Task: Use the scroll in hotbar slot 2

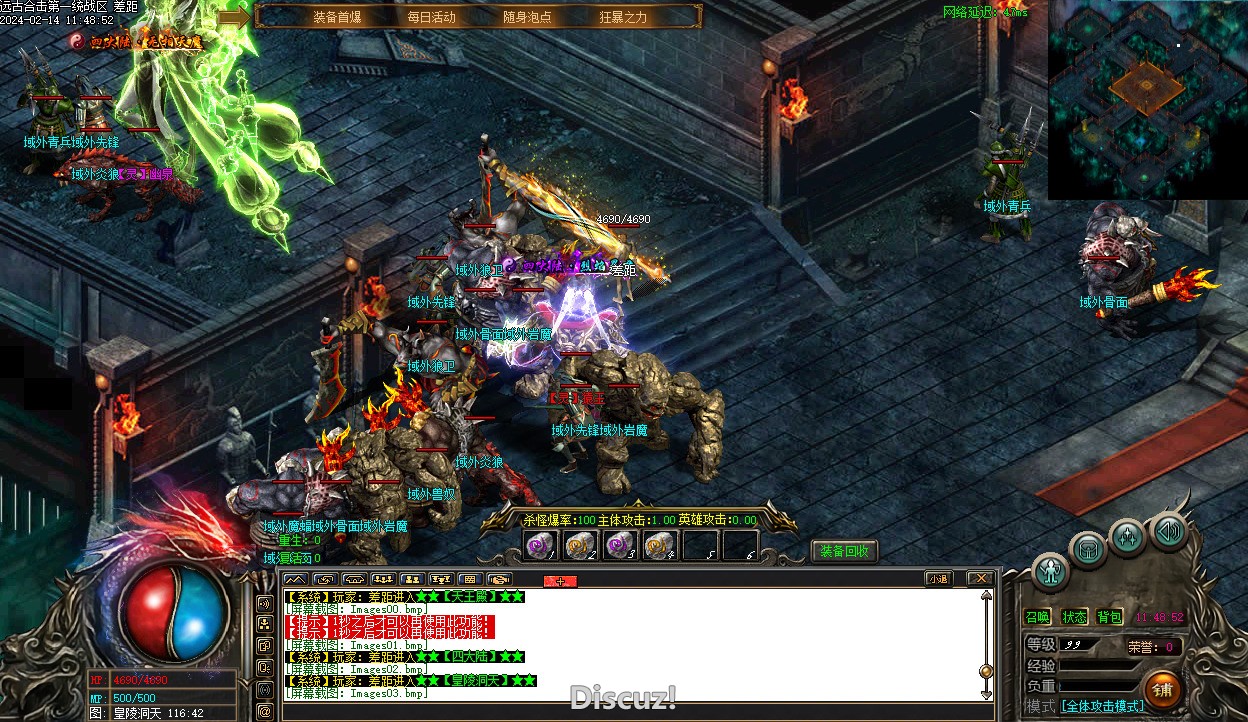Action: click(x=581, y=545)
